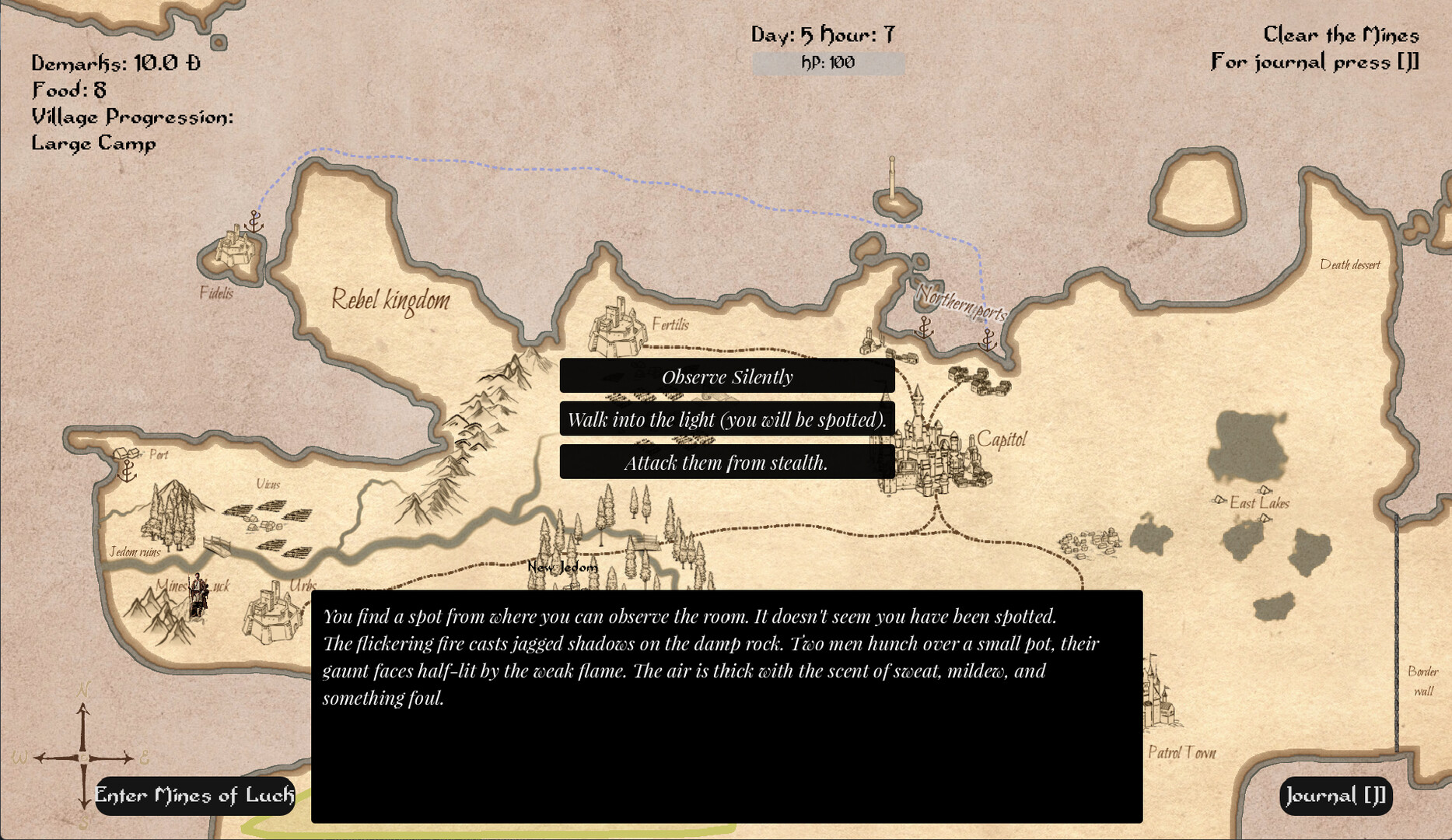Open the Journal [J] button
The width and height of the screenshot is (1452, 840).
tap(1335, 796)
